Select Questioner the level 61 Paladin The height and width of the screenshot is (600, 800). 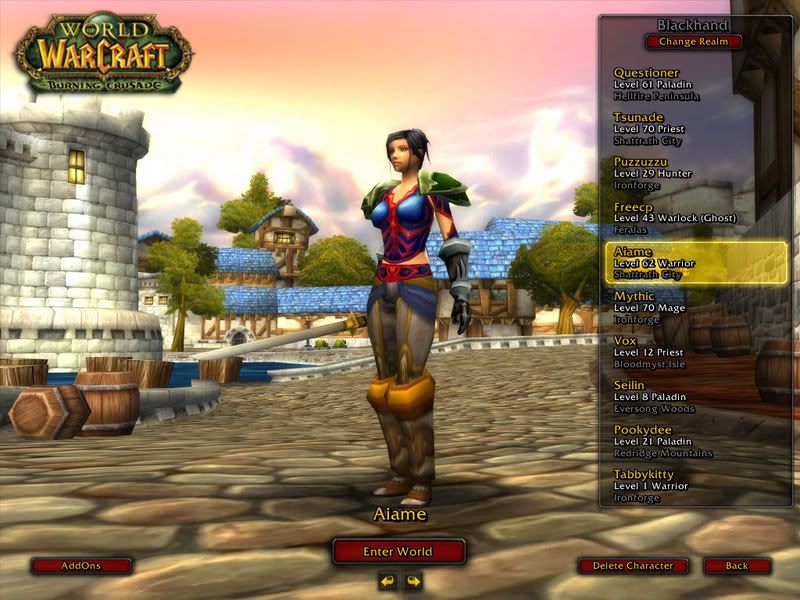pos(695,84)
